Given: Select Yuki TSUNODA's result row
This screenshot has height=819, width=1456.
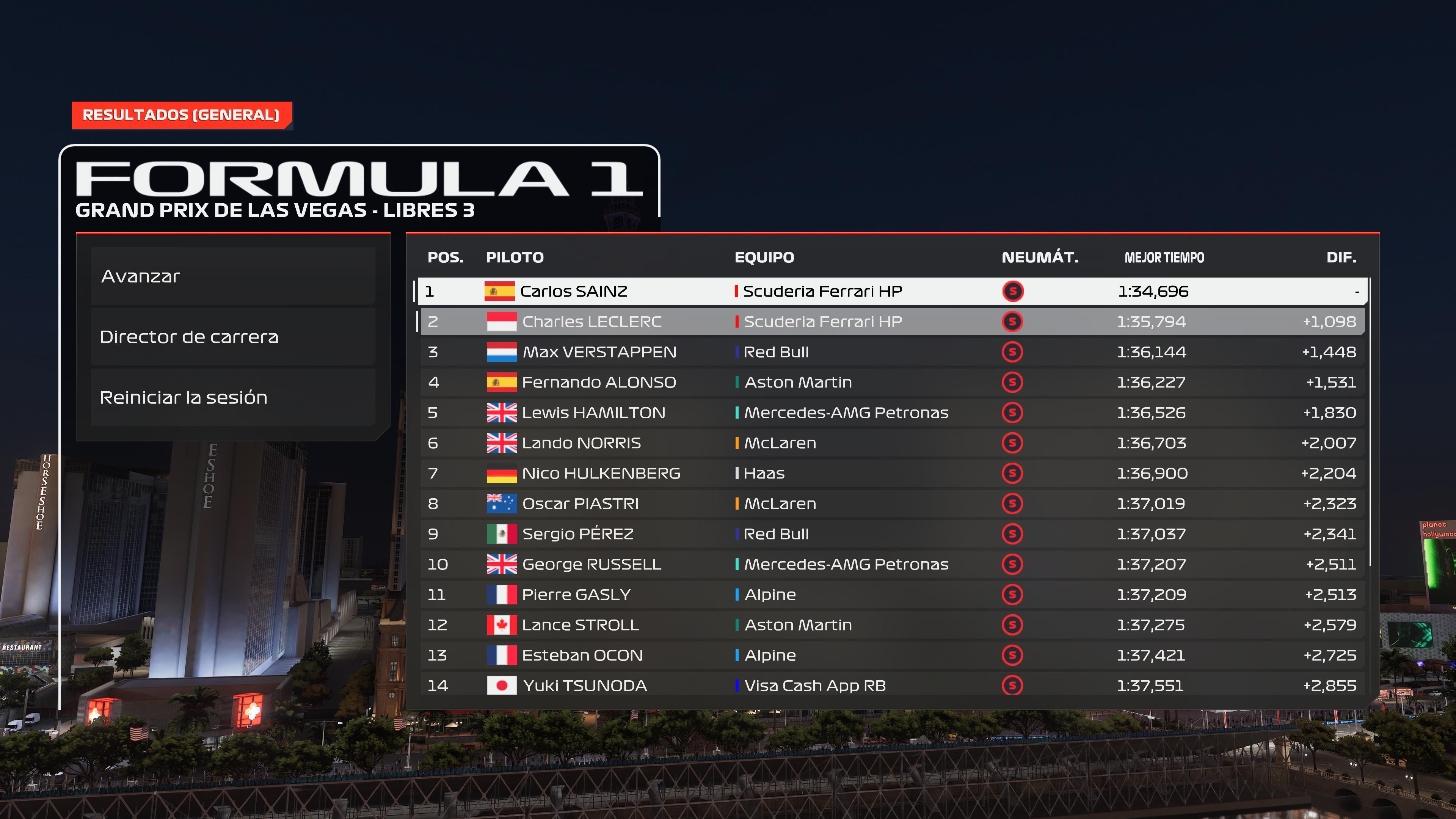Looking at the screenshot, I should coord(892,686).
